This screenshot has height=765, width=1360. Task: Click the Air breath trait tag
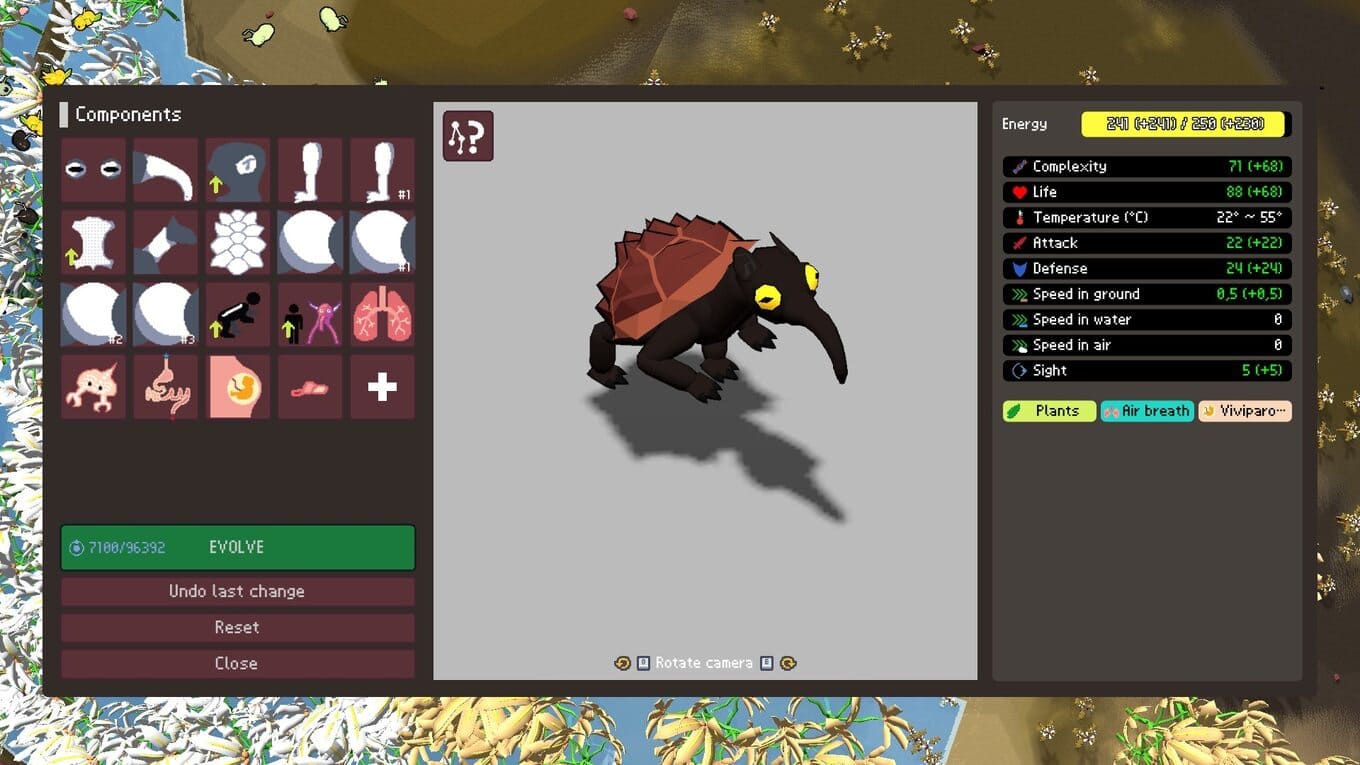[1147, 411]
